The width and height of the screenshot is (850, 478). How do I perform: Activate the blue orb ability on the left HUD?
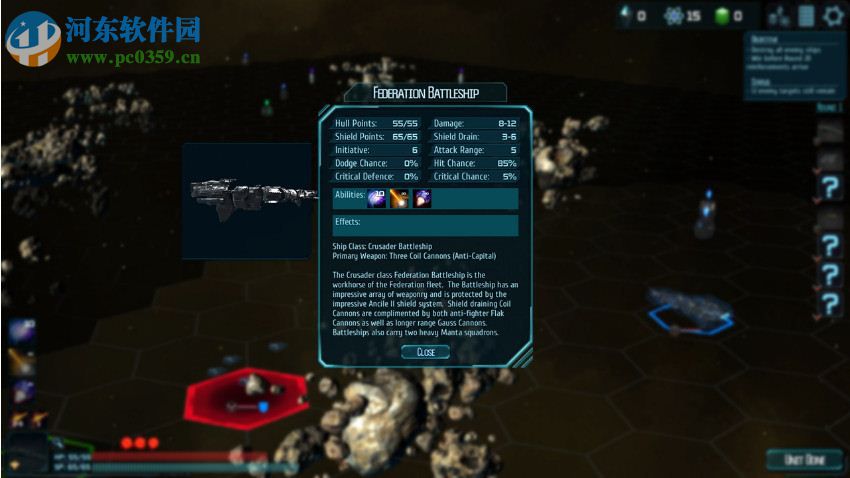[x=22, y=332]
